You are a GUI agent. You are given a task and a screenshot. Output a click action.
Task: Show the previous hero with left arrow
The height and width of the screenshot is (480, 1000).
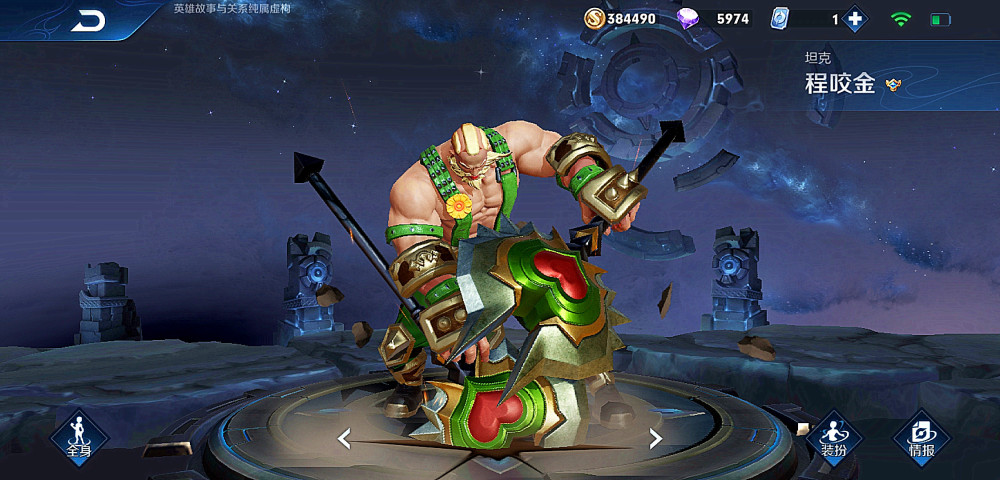344,438
